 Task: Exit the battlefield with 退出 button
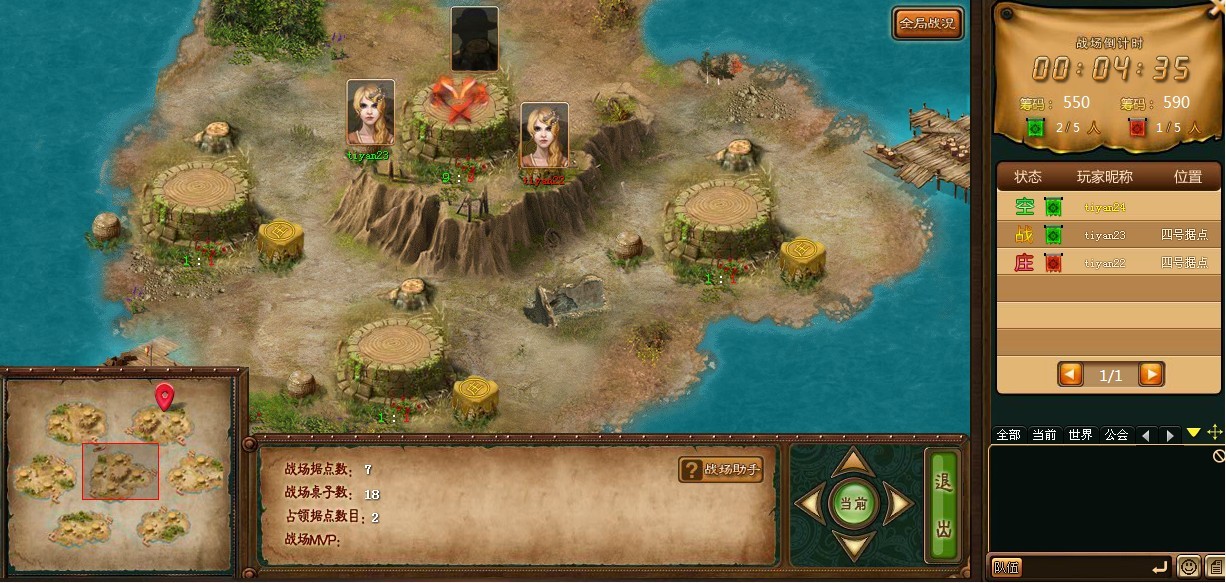point(942,505)
